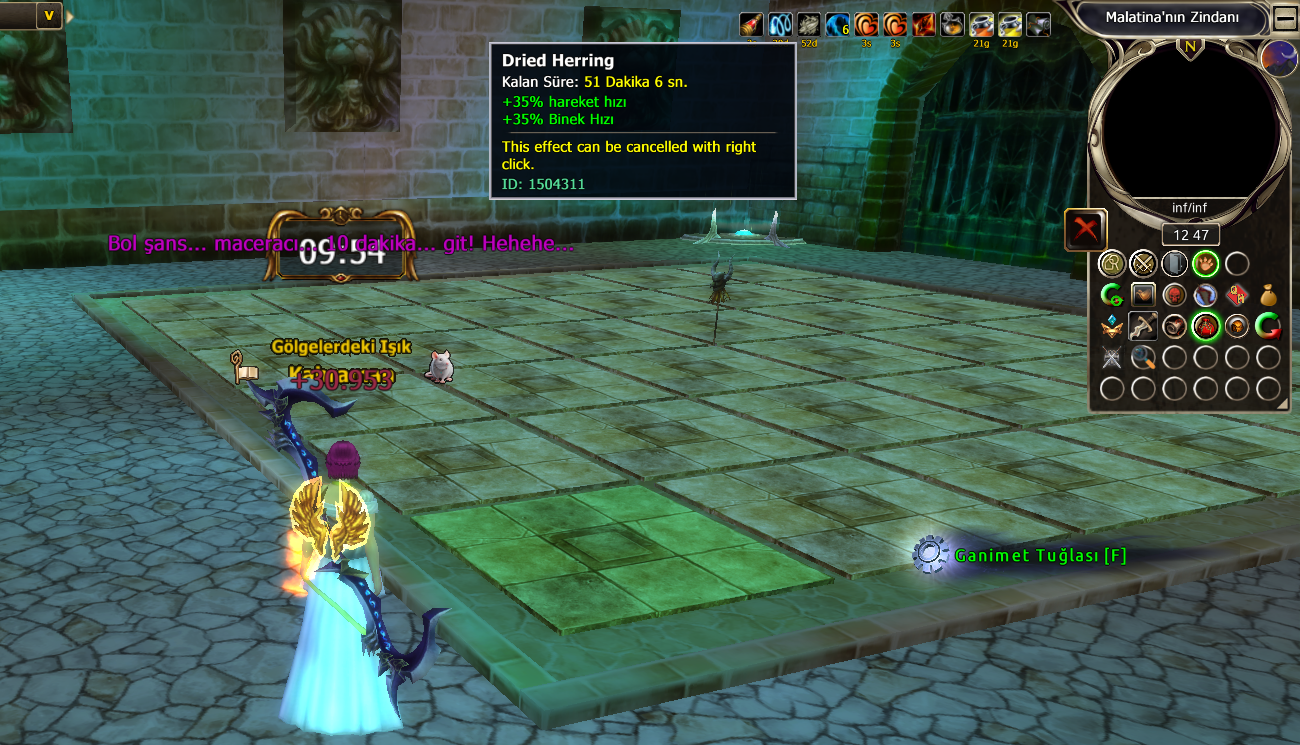Click the grey door icon button
1300x745 pixels.
[x=1174, y=264]
